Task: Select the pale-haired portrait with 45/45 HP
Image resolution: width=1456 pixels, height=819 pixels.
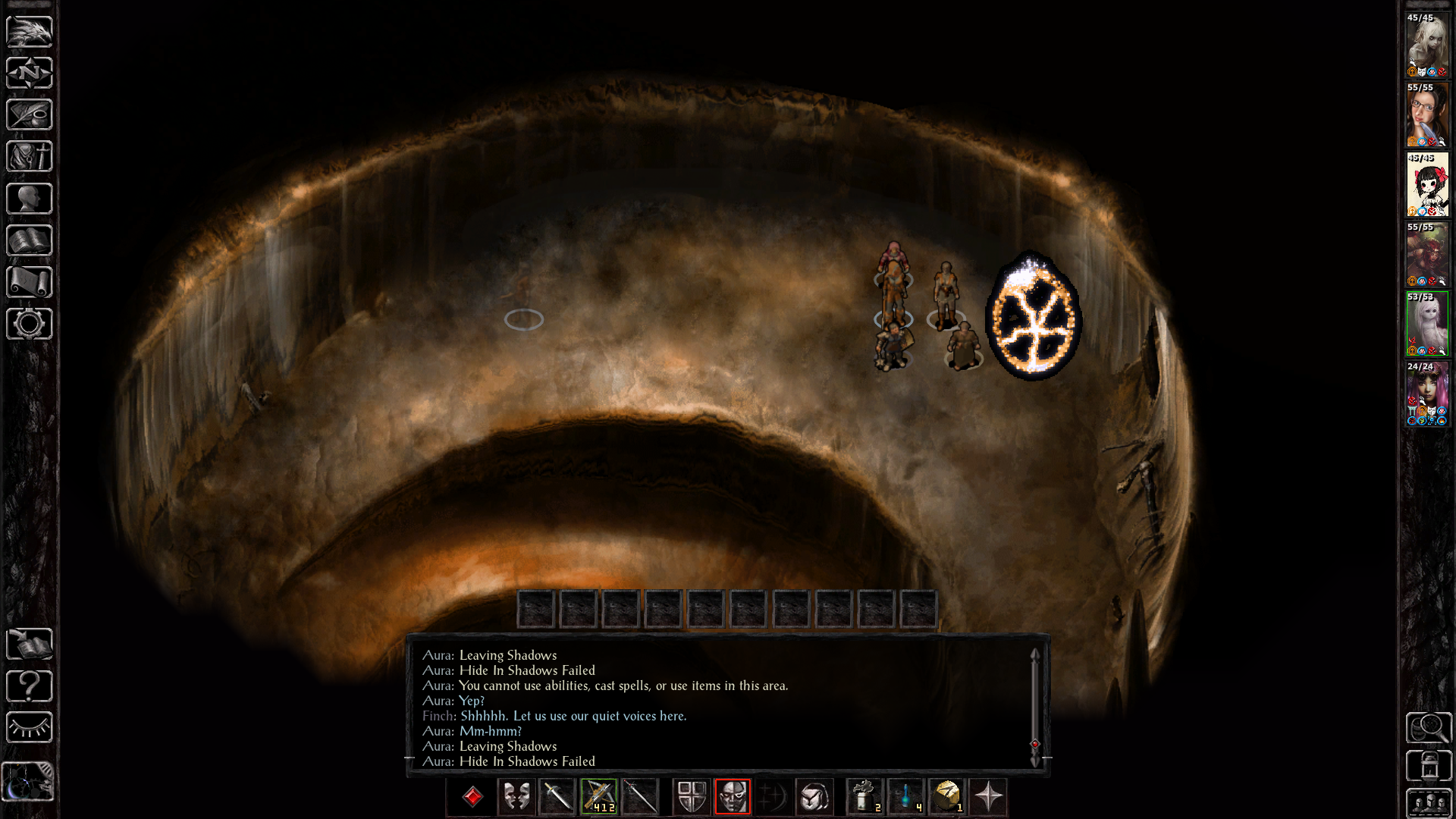Action: click(1427, 45)
